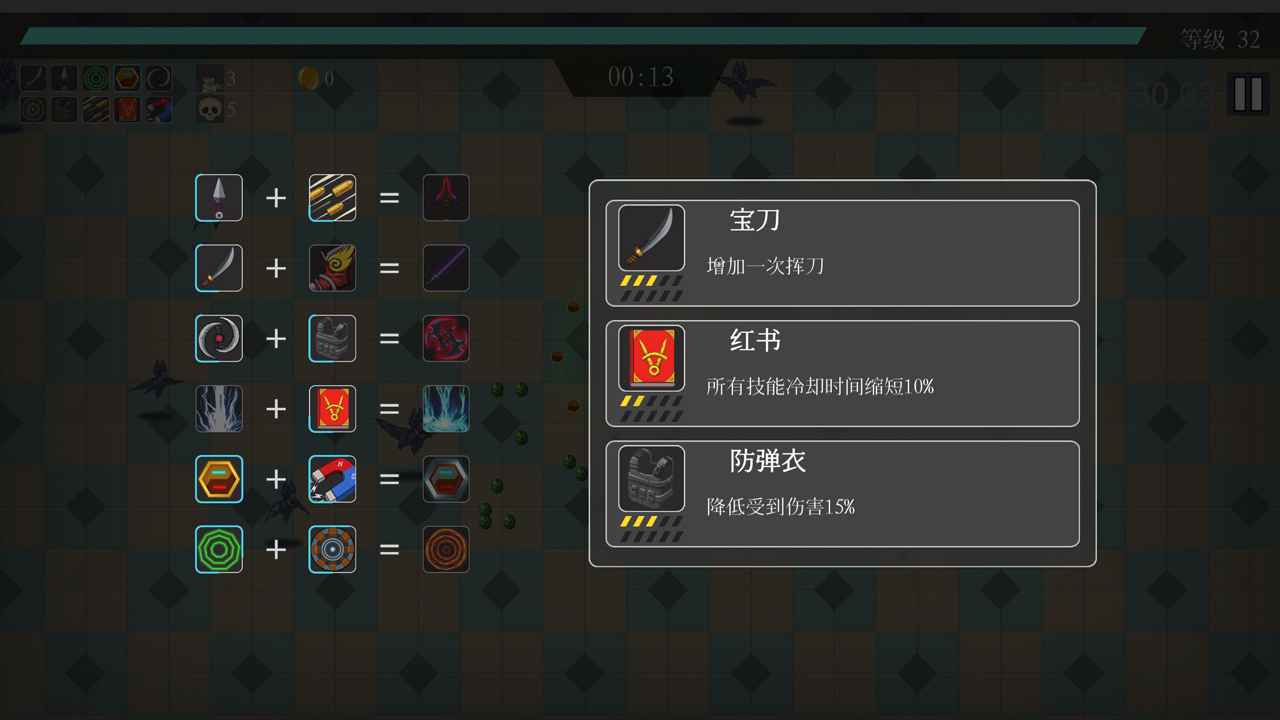The height and width of the screenshot is (720, 1280).
Task: Click the red book icon in the 红书 card
Action: (x=650, y=357)
